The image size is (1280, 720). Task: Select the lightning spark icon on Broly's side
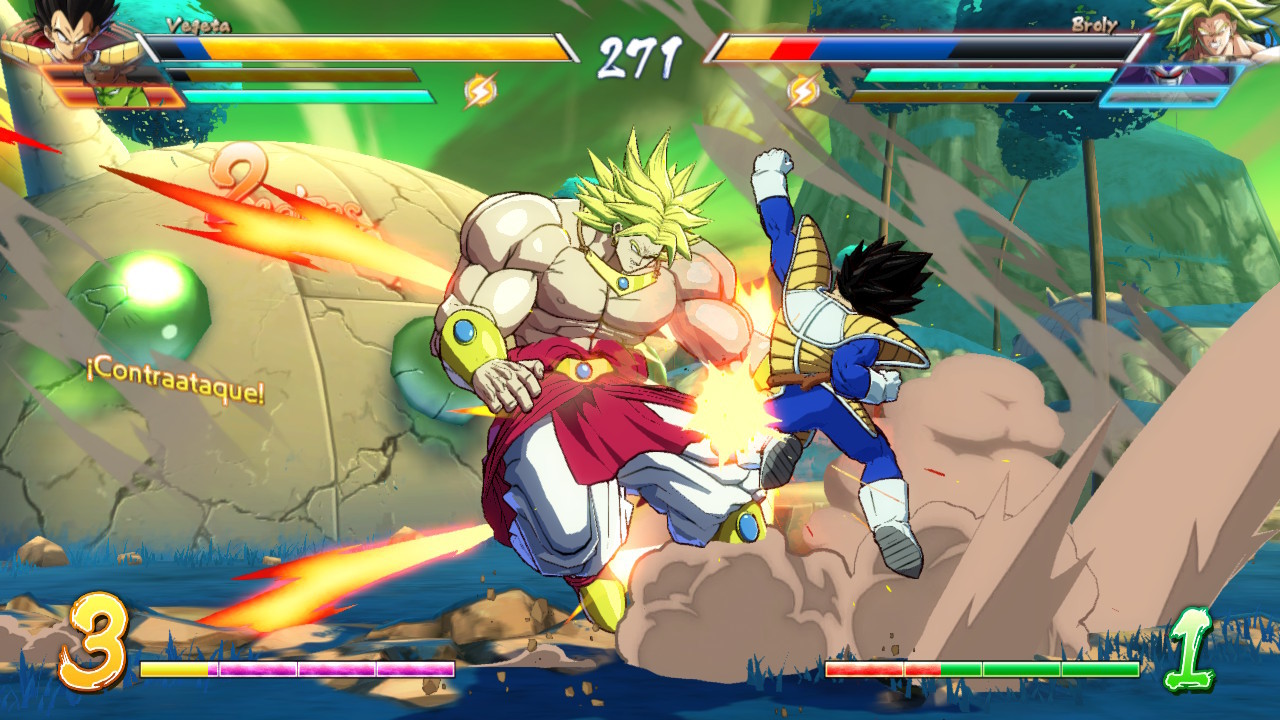(x=801, y=92)
